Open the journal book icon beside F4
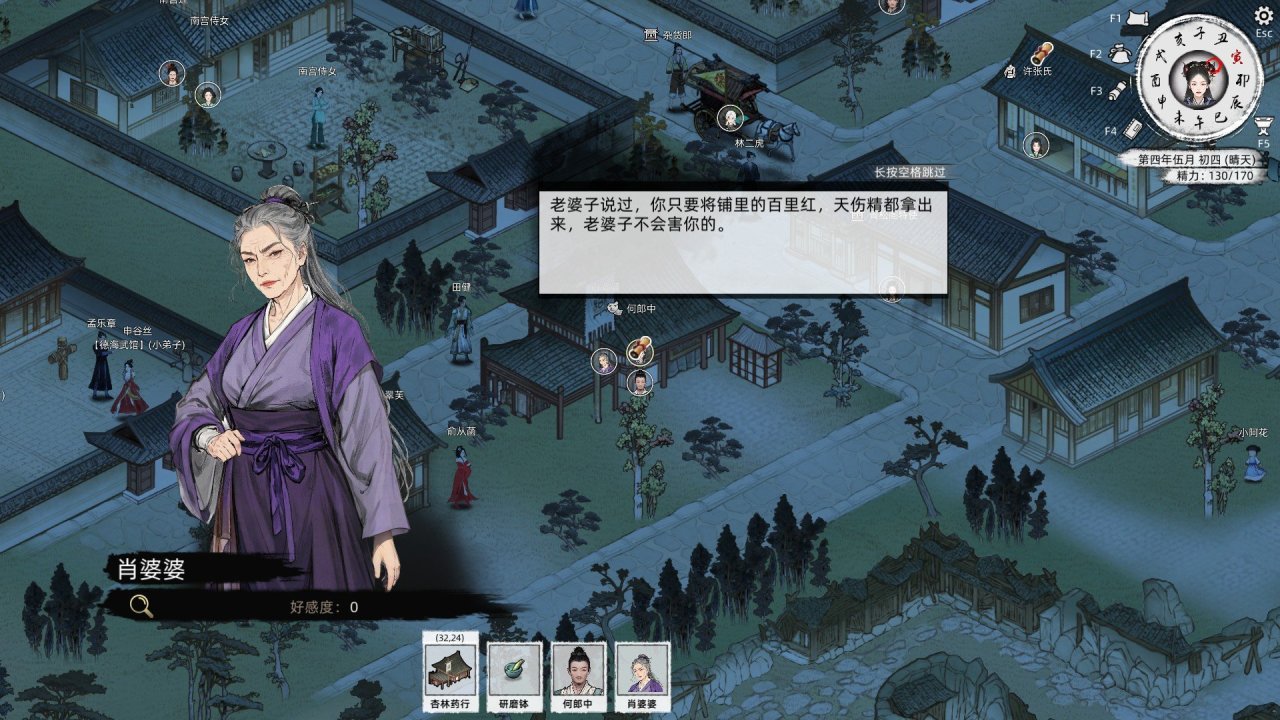This screenshot has height=720, width=1280. [1133, 129]
